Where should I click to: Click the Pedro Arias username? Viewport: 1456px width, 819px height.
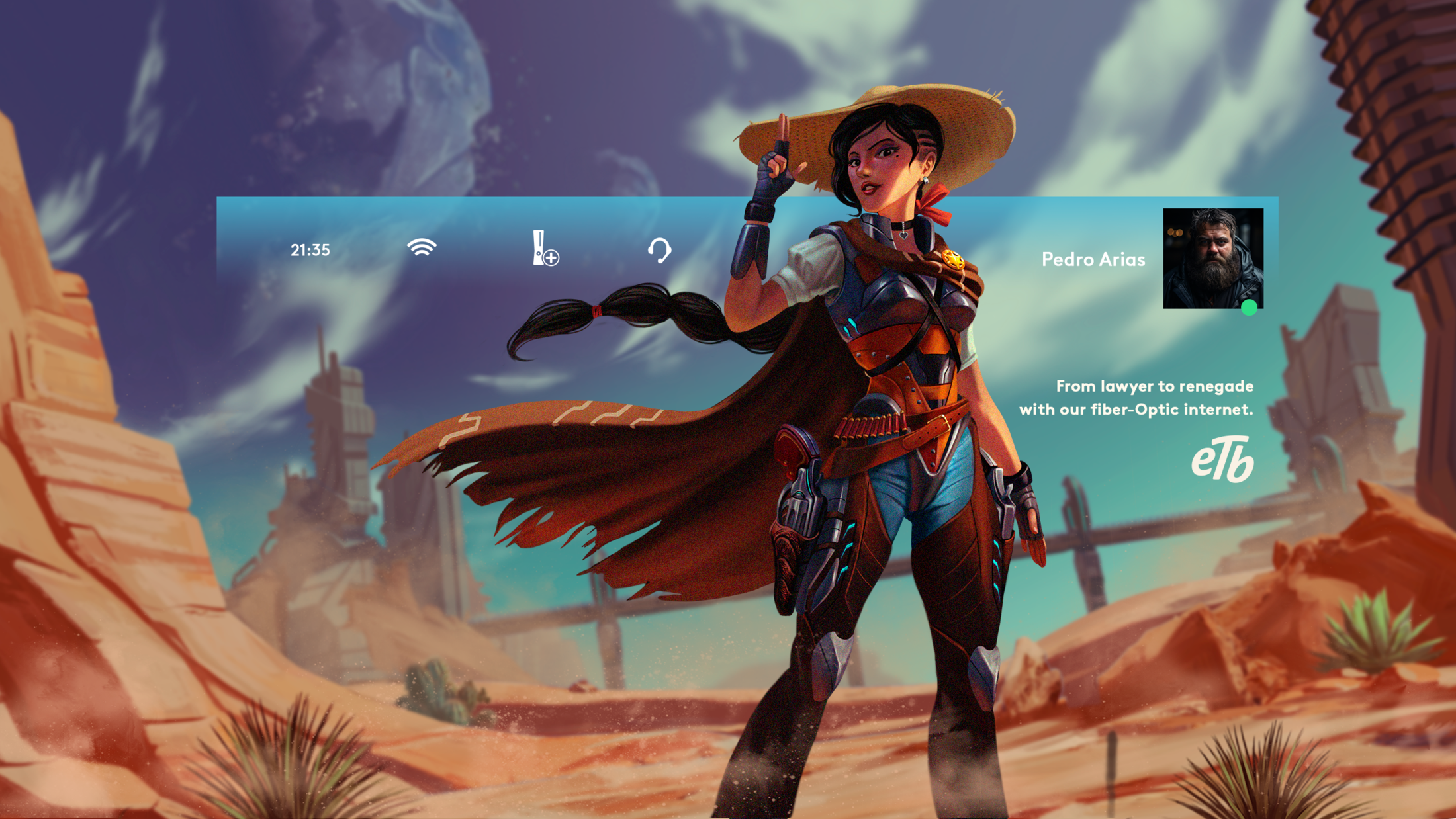coord(1093,259)
